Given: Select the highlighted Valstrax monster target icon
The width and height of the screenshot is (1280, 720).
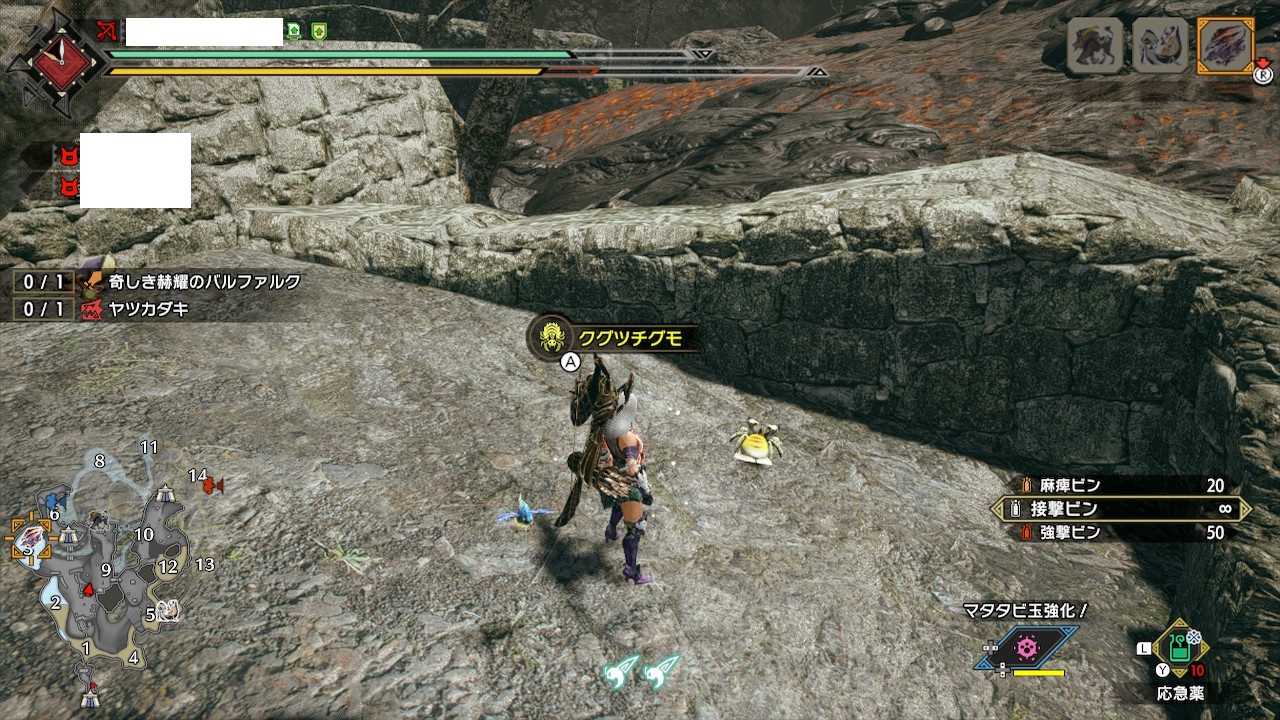Looking at the screenshot, I should pos(1225,46).
